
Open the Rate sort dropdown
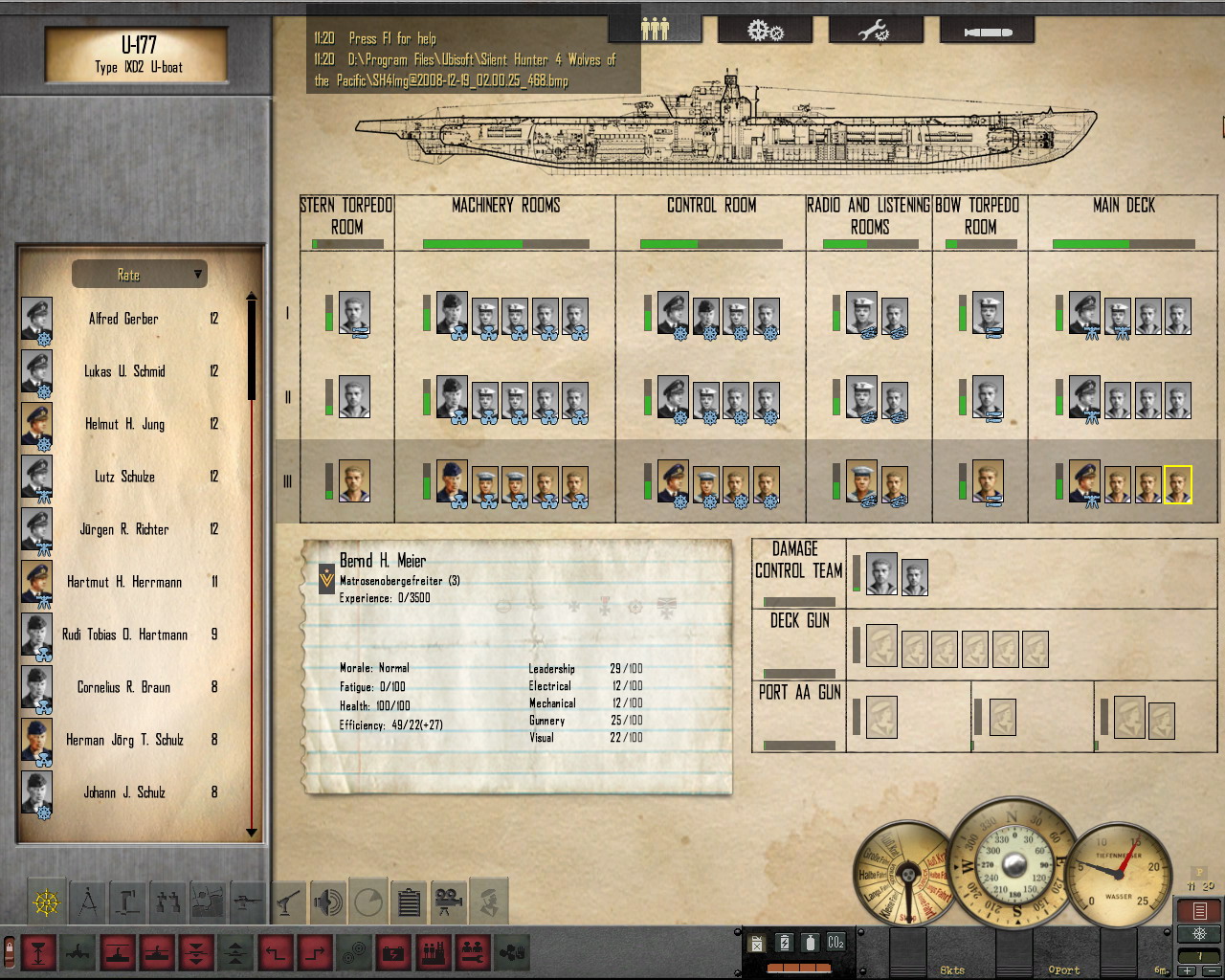(140, 275)
